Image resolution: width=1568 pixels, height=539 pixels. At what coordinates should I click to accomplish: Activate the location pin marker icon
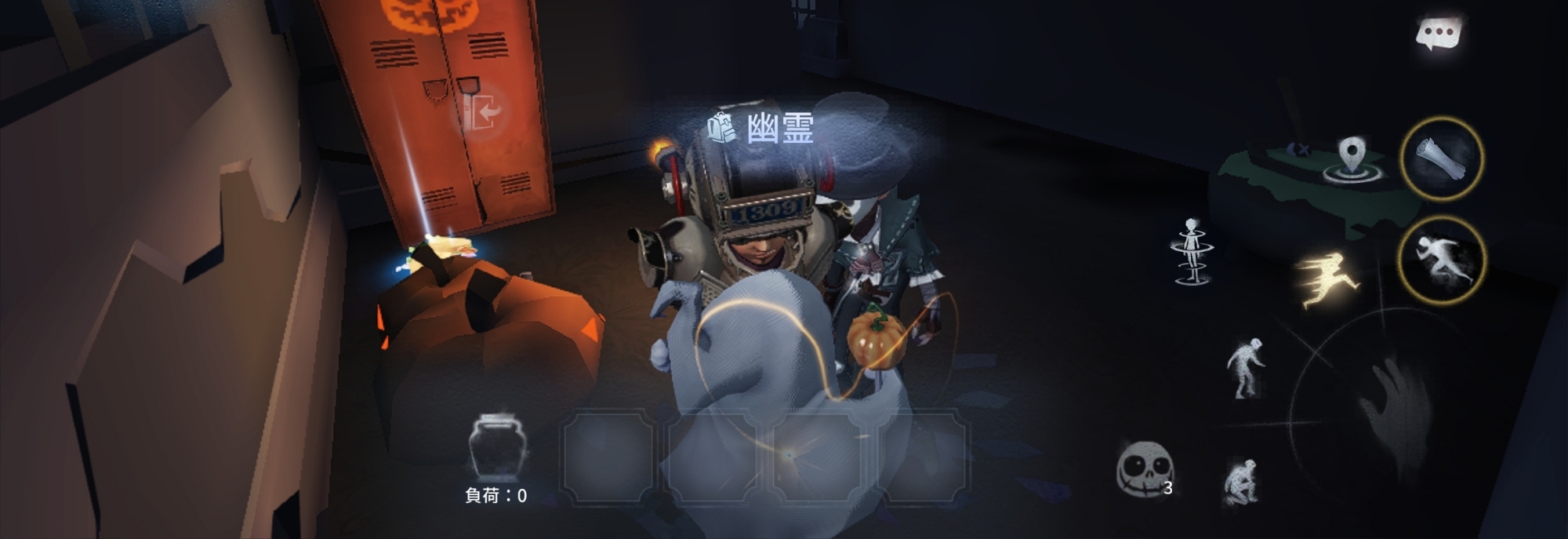[1351, 159]
